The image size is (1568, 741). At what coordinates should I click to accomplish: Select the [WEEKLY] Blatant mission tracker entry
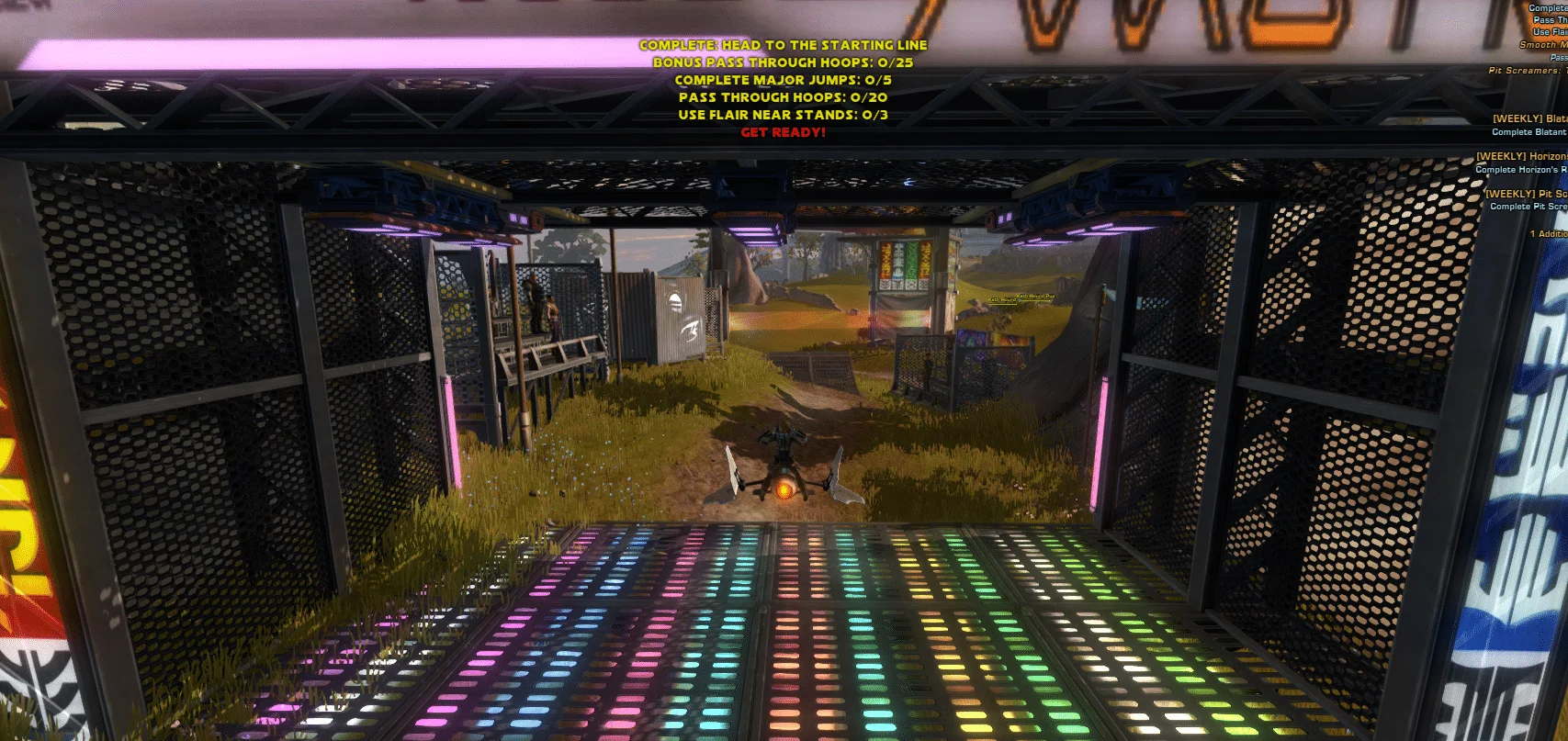[x=1529, y=118]
